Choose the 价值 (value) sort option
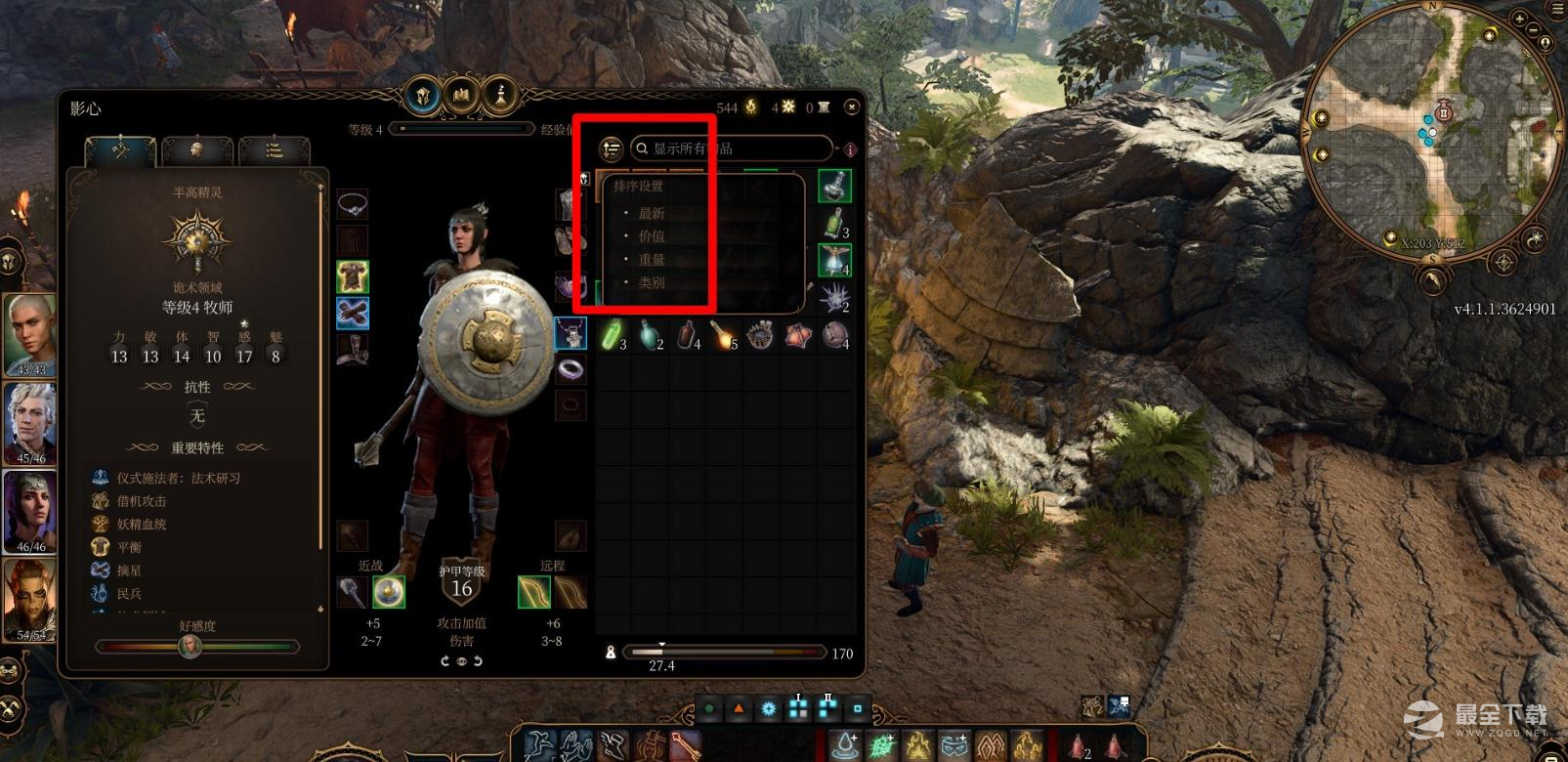Image resolution: width=1568 pixels, height=762 pixels. [652, 236]
